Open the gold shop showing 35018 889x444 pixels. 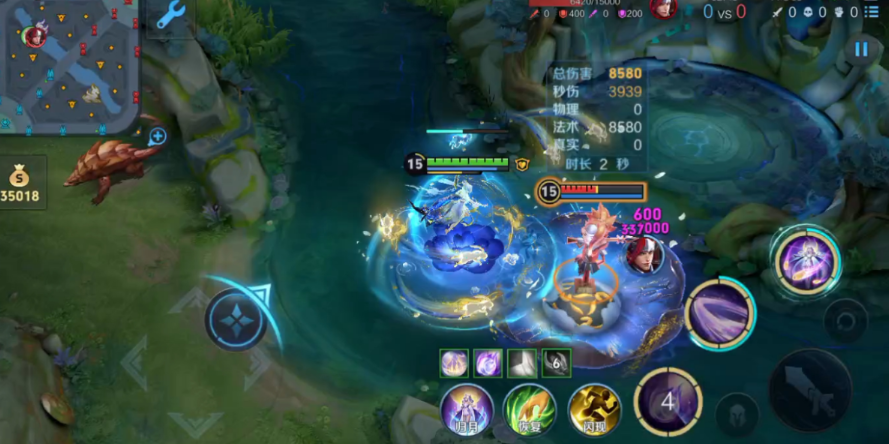pyautogui.click(x=22, y=182)
